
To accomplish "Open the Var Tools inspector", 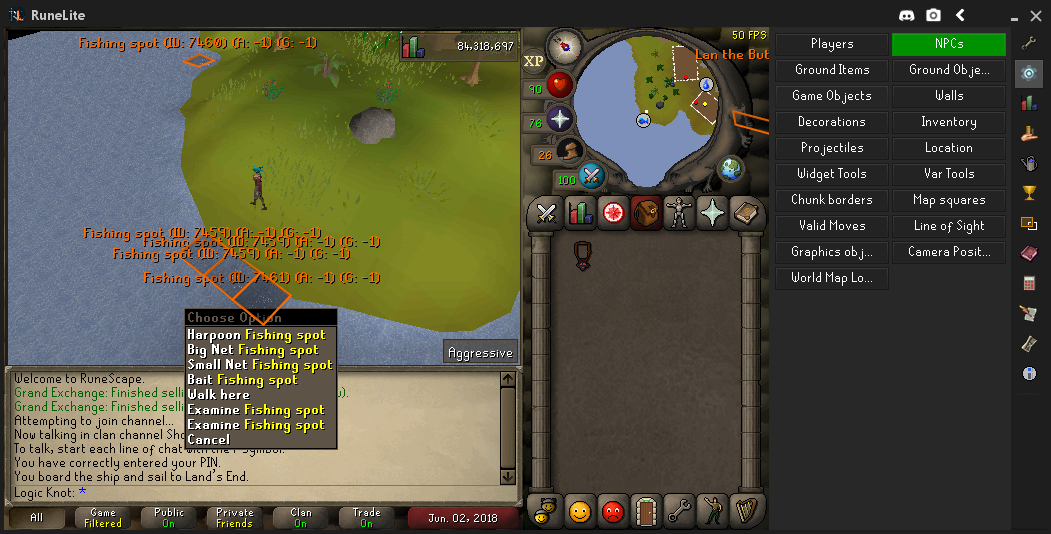I will (948, 174).
